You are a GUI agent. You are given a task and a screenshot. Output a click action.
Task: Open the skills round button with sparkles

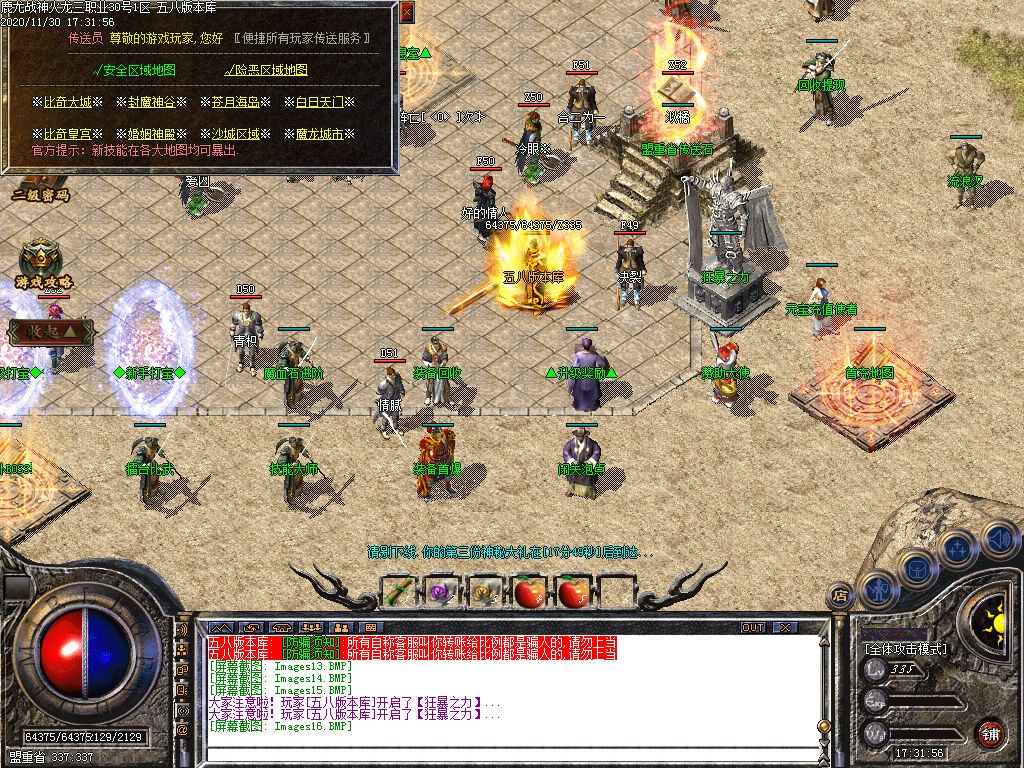click(x=957, y=548)
